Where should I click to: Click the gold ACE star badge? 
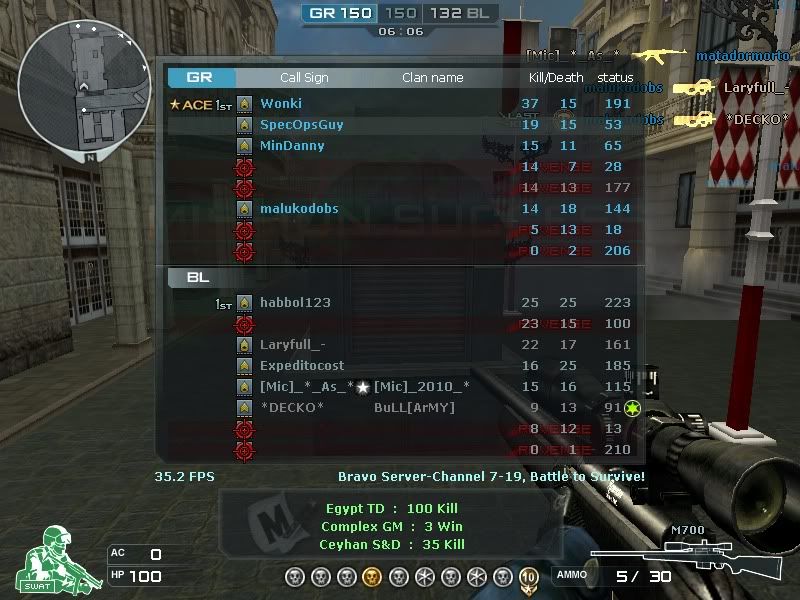pyautogui.click(x=176, y=104)
